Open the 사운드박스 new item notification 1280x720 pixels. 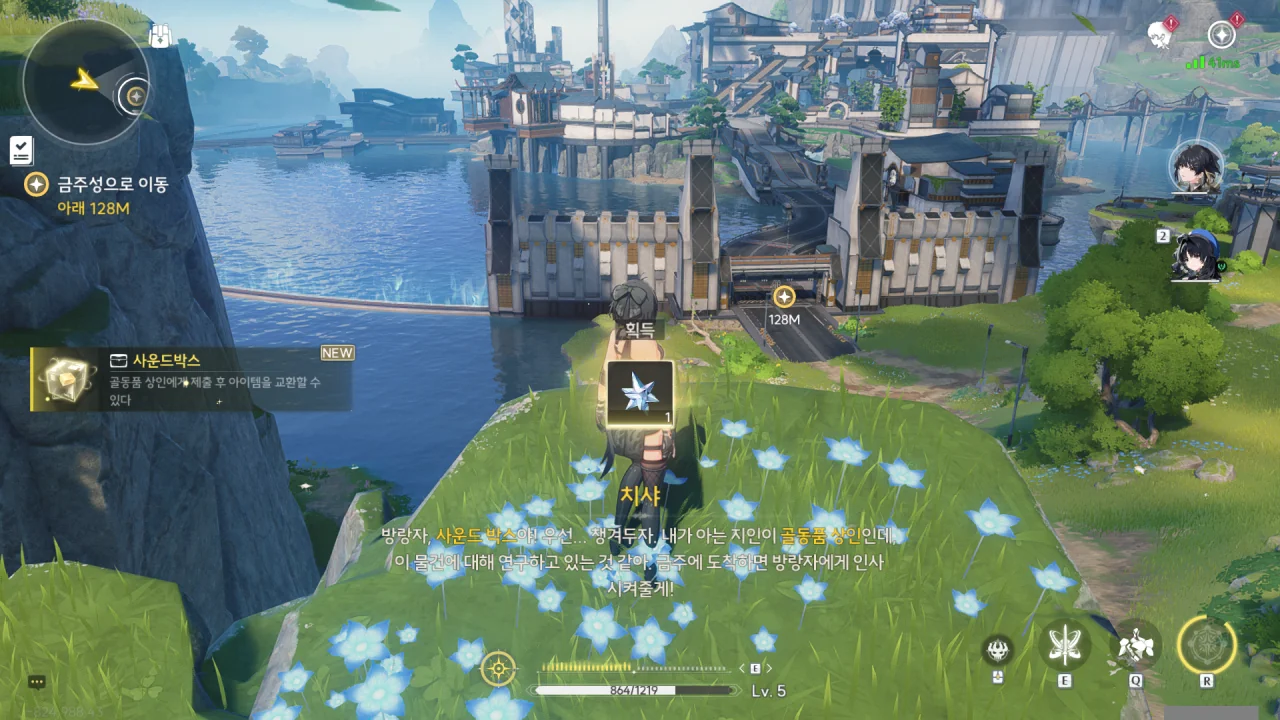pos(192,379)
